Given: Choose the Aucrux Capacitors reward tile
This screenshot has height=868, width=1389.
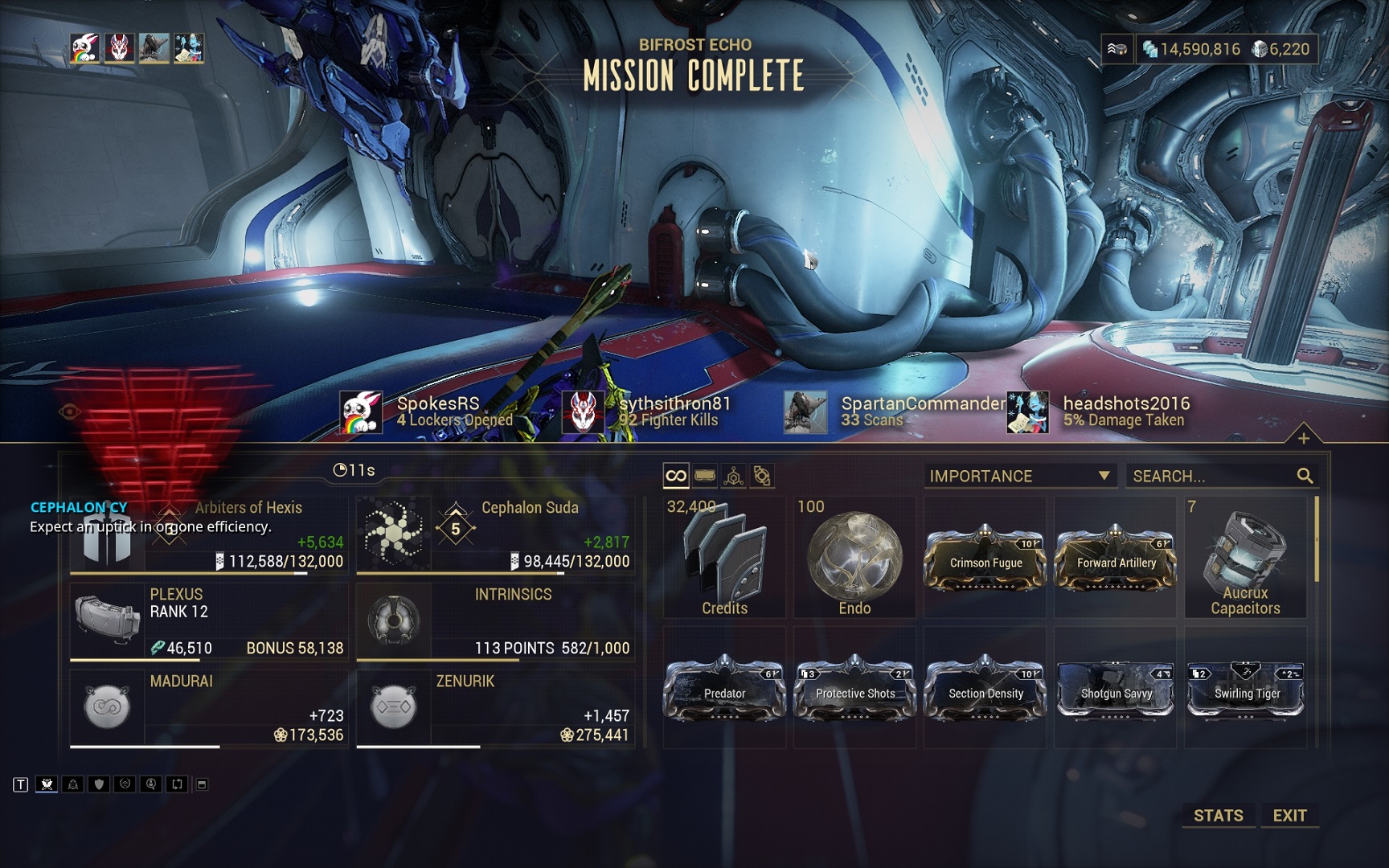Looking at the screenshot, I should [x=1245, y=559].
